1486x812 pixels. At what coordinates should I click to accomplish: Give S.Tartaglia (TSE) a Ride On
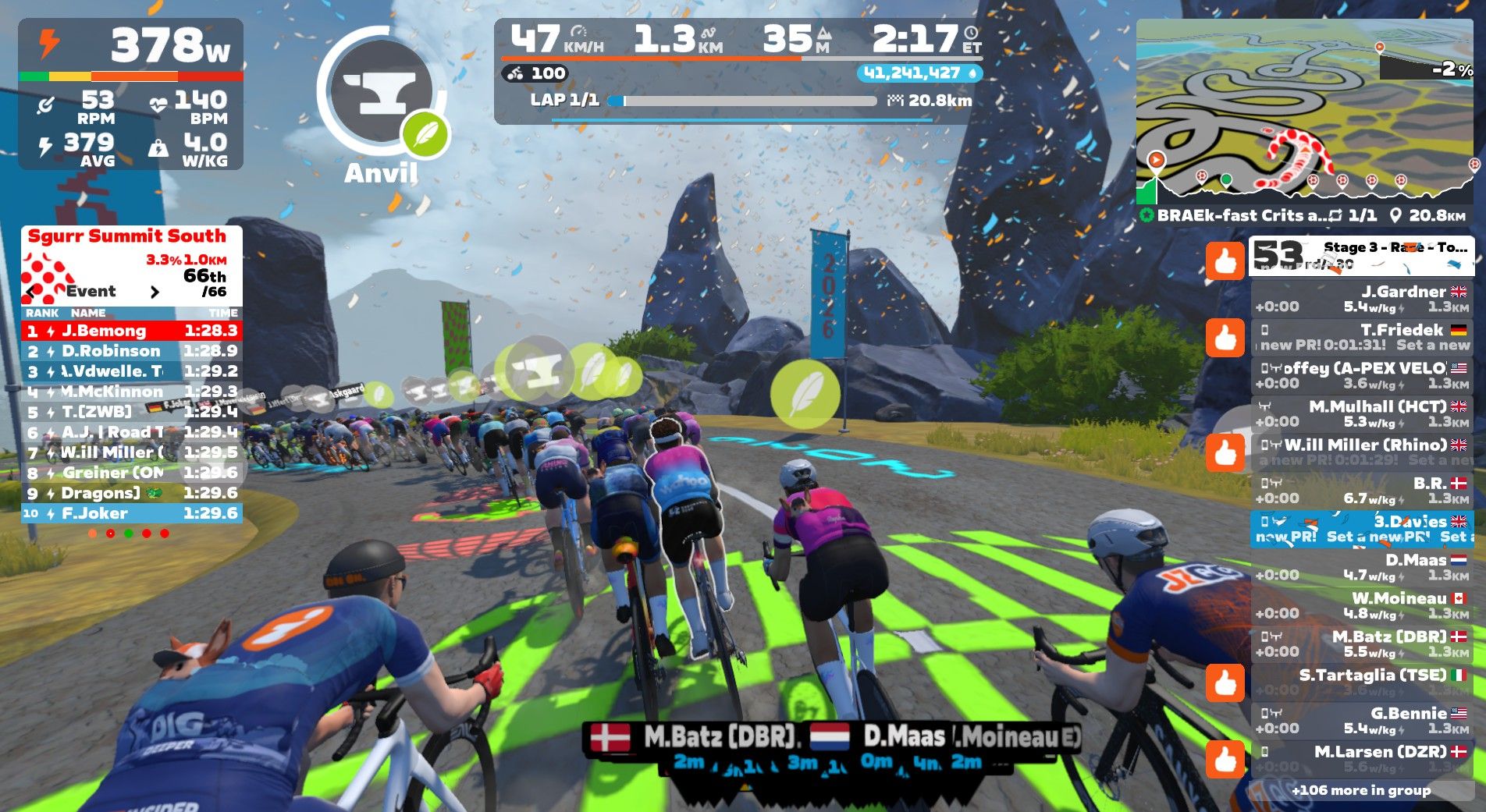[x=1225, y=683]
